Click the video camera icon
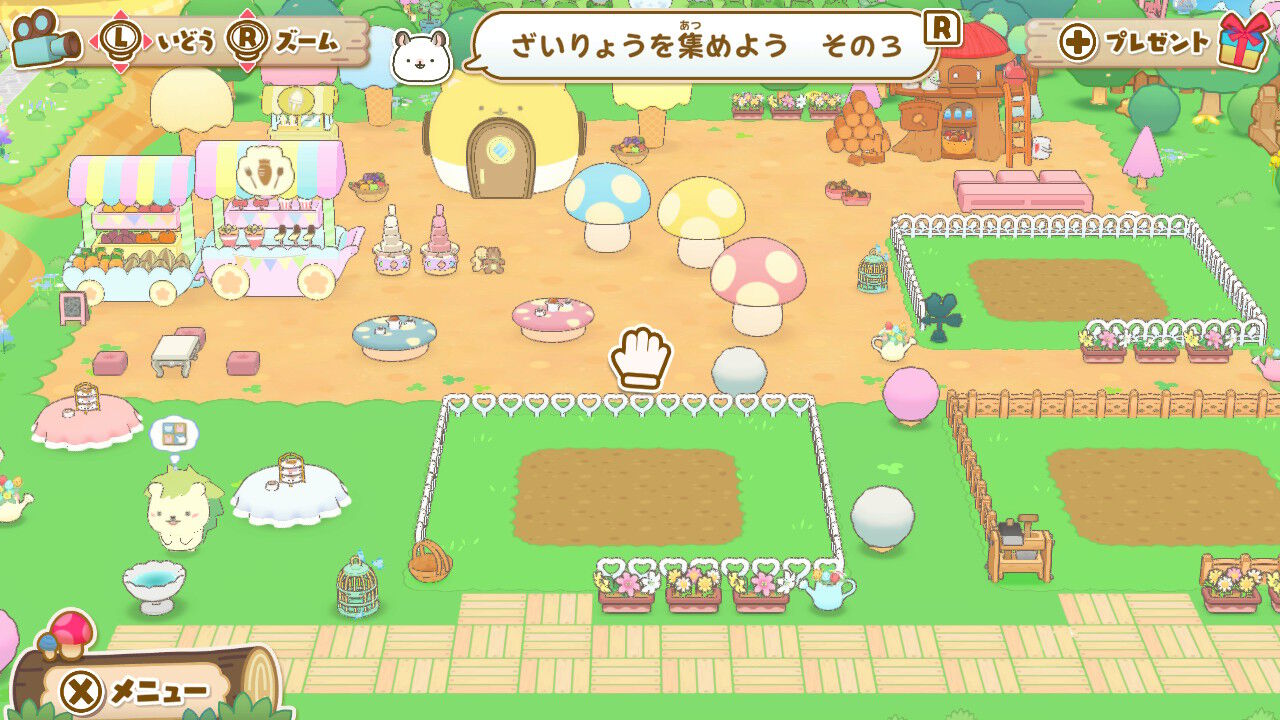This screenshot has width=1280, height=720. point(45,38)
